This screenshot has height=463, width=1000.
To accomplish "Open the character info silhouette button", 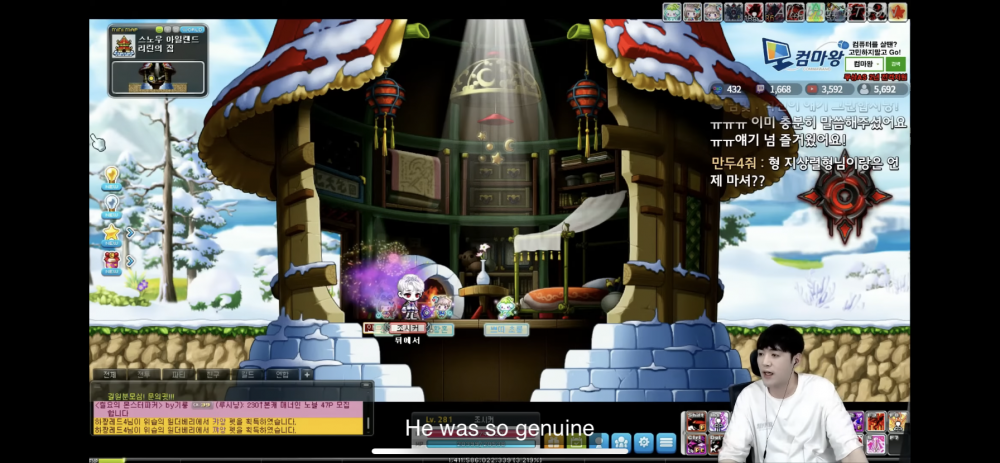I will tap(597, 441).
